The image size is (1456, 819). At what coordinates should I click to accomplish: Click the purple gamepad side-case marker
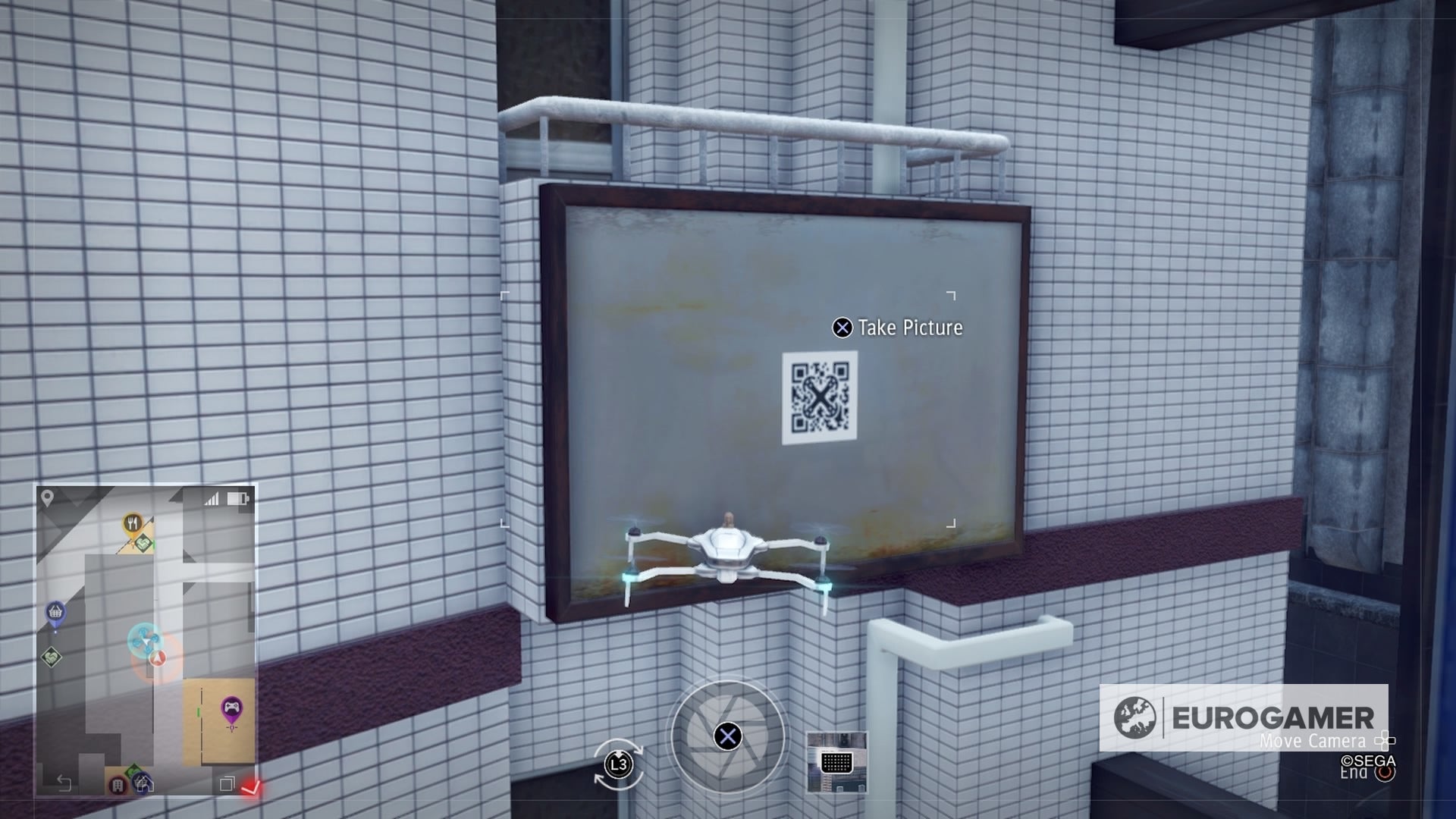tap(231, 706)
